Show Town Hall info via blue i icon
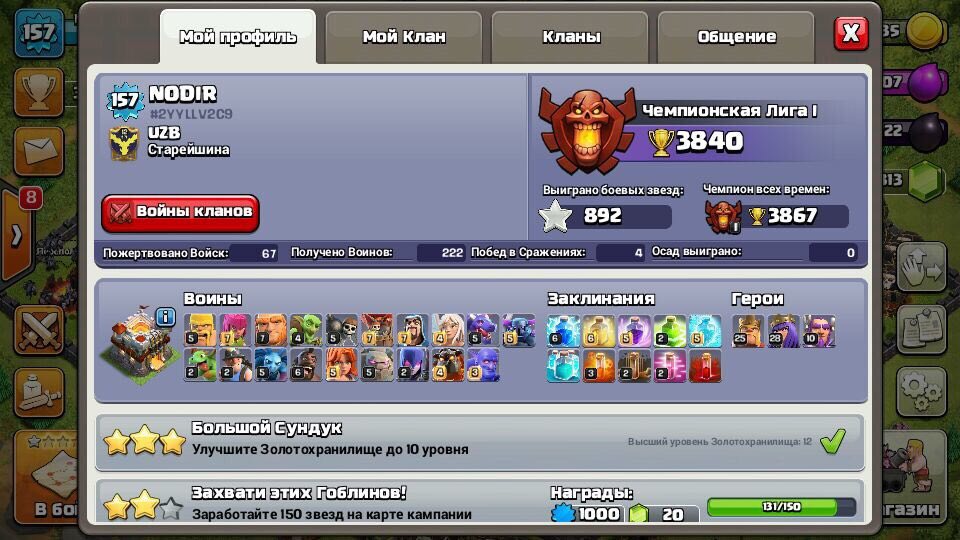 click(x=166, y=317)
